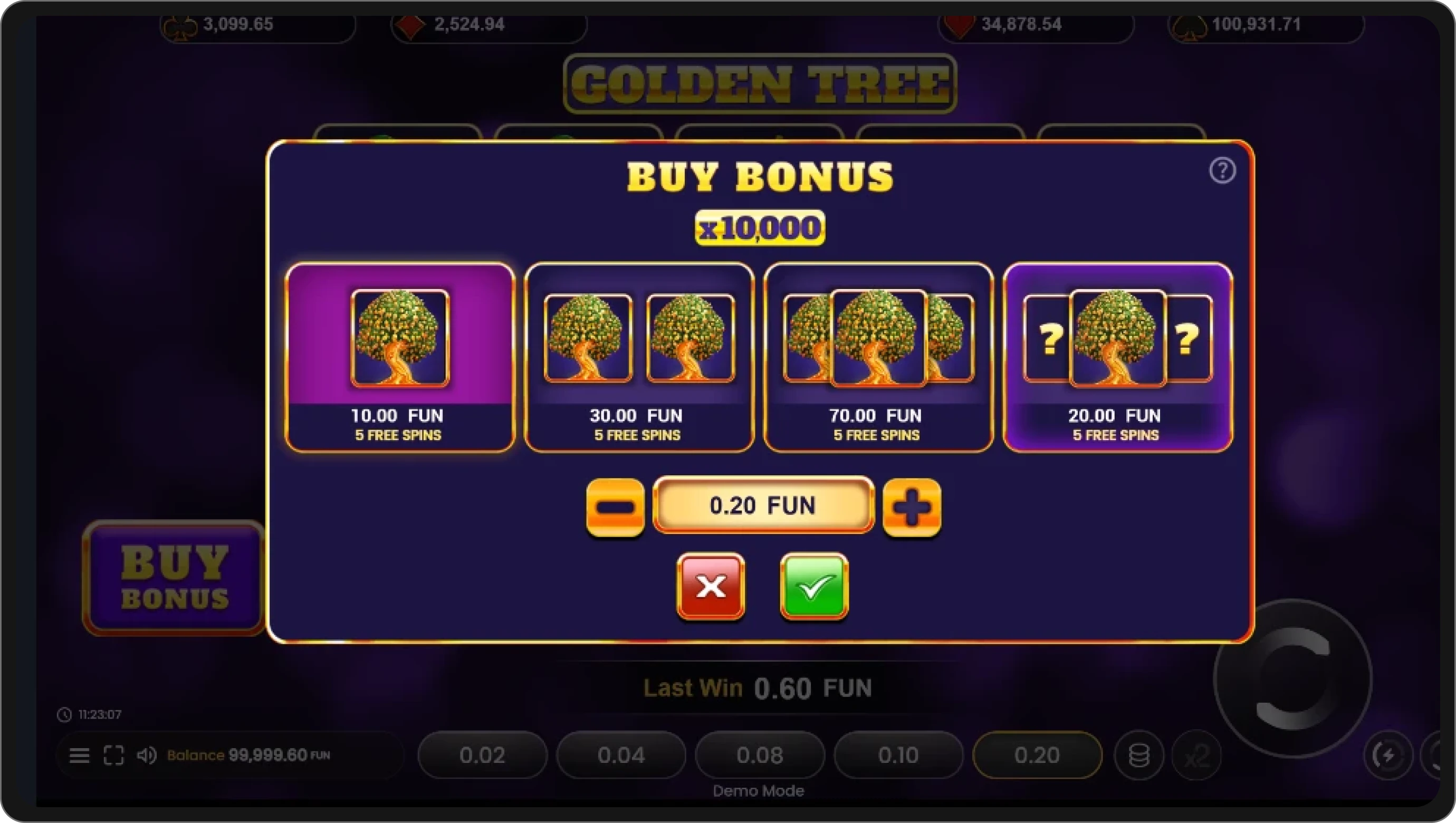
Task: Switch bet to the 0.04 chip
Action: tap(620, 755)
